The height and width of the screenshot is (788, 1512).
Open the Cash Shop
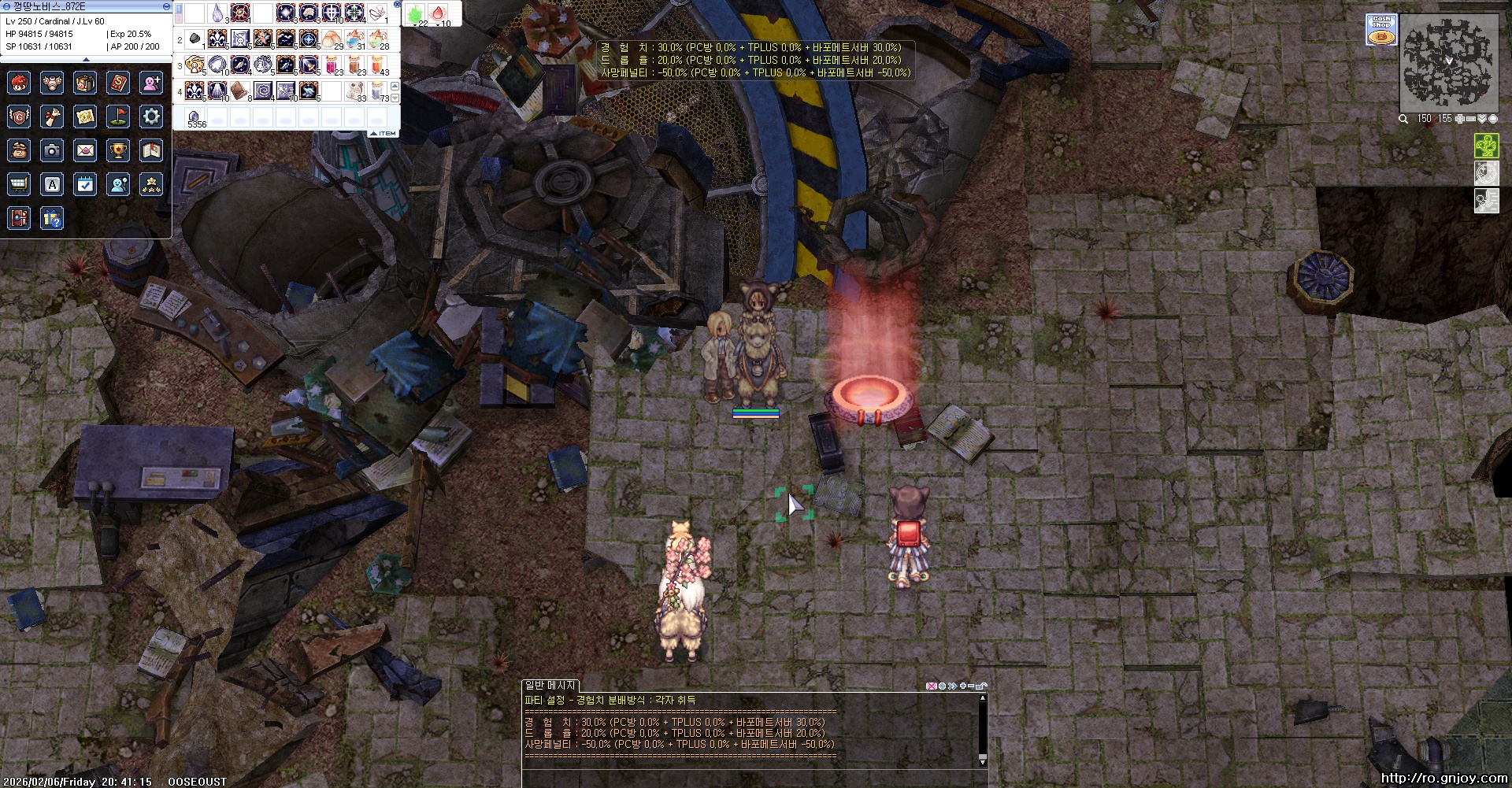click(1381, 30)
